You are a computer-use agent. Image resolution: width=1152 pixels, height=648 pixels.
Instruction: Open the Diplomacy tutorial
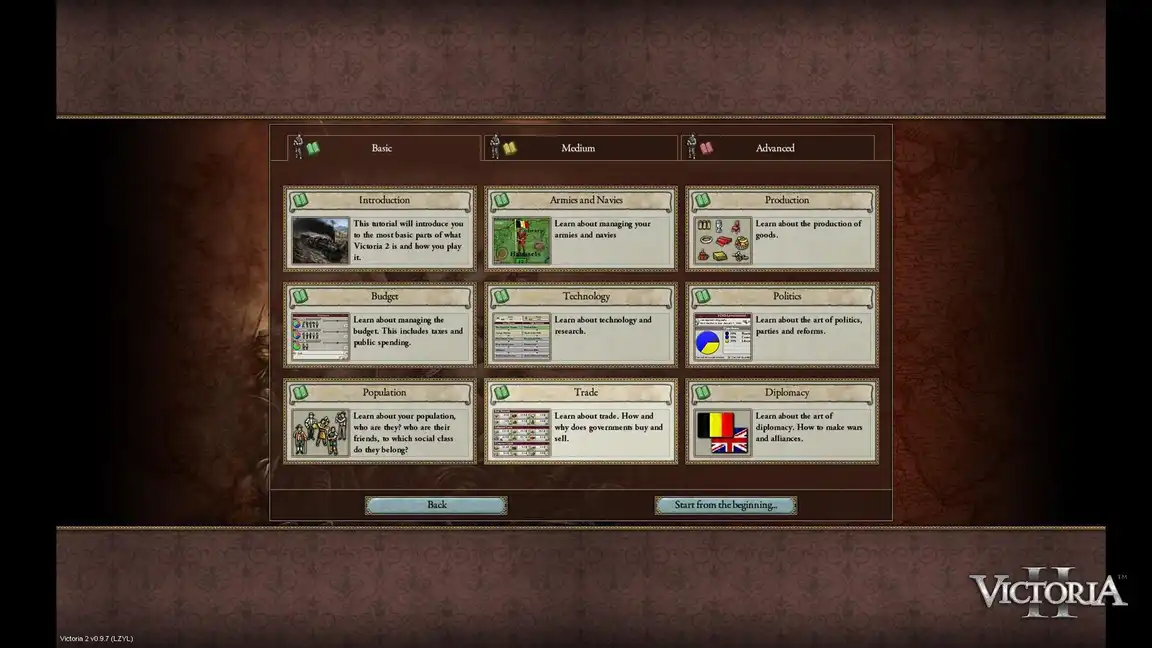782,420
